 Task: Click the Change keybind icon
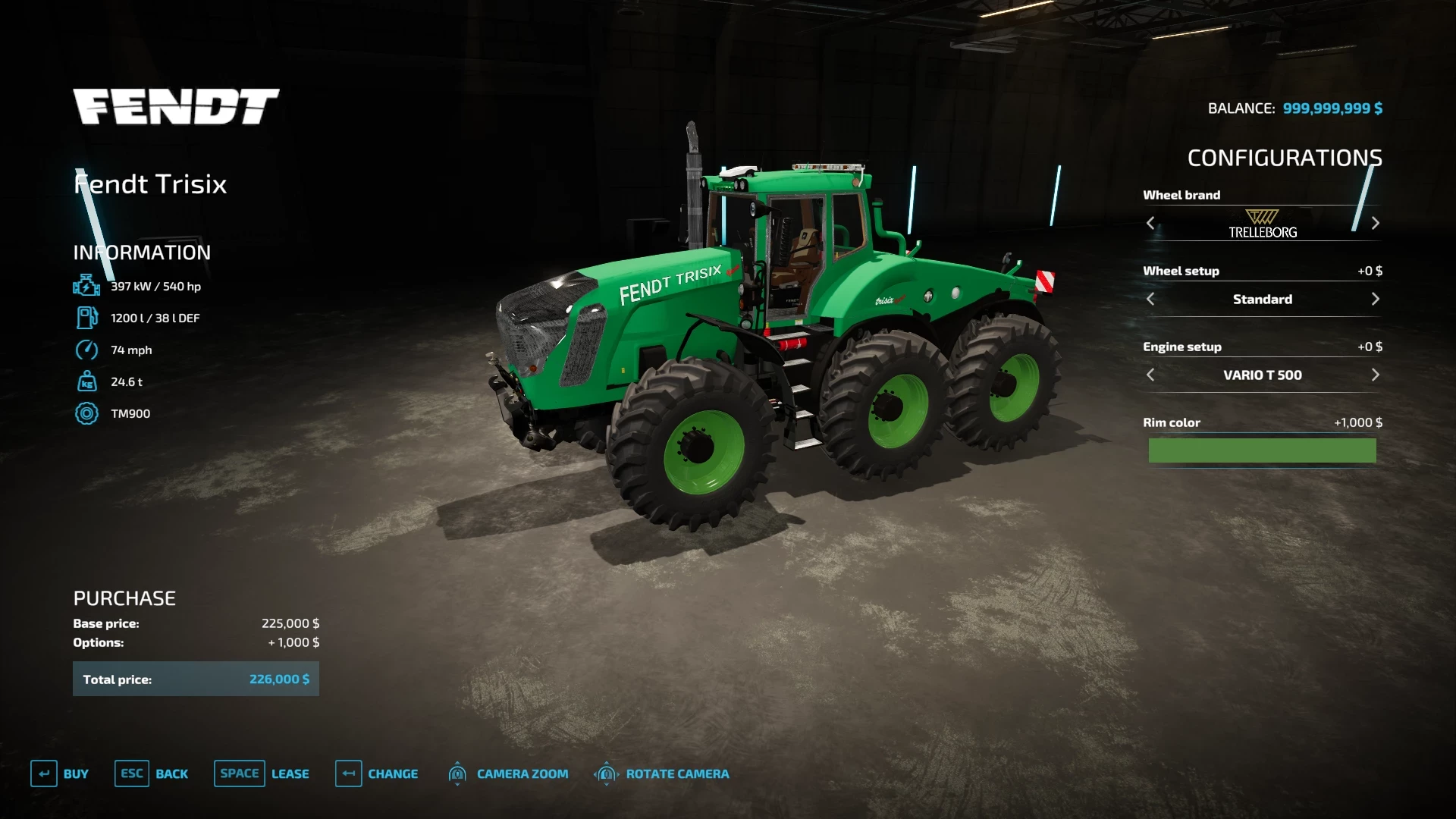coord(349,773)
